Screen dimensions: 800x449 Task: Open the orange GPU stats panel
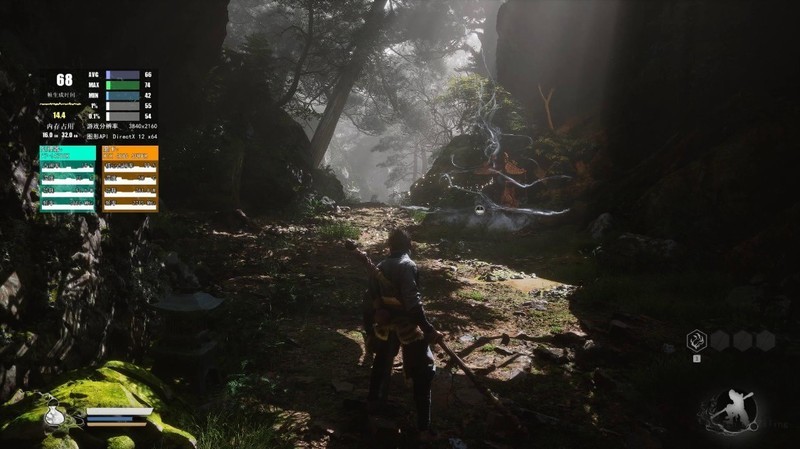tap(130, 179)
